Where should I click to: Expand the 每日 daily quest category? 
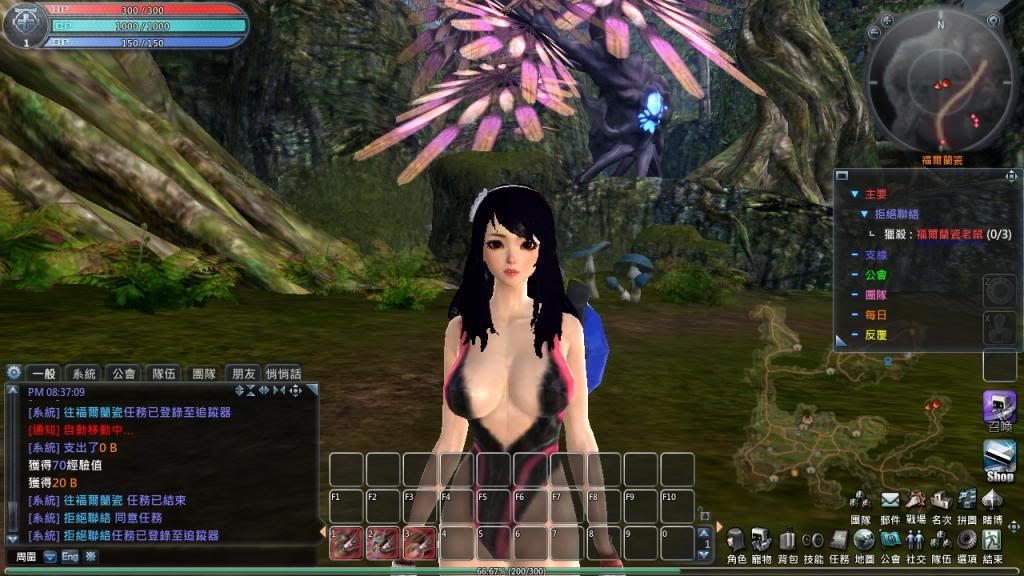(854, 315)
